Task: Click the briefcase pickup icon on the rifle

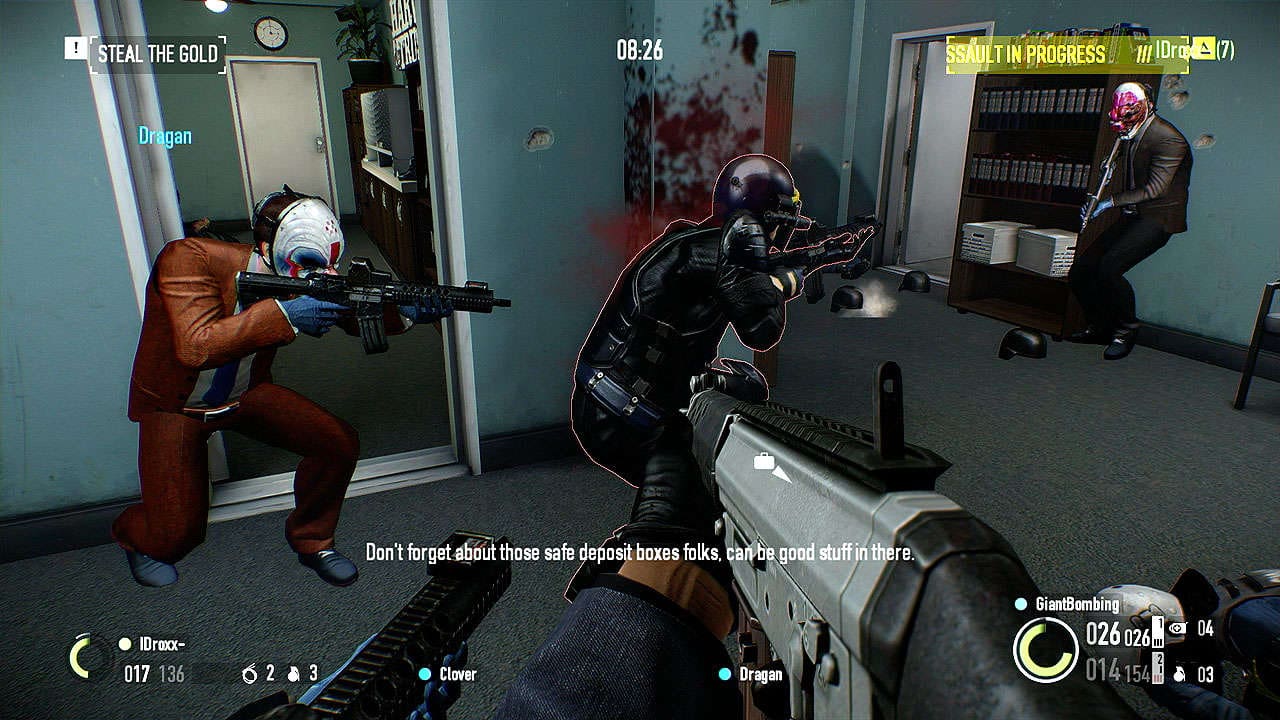Action: tap(764, 462)
